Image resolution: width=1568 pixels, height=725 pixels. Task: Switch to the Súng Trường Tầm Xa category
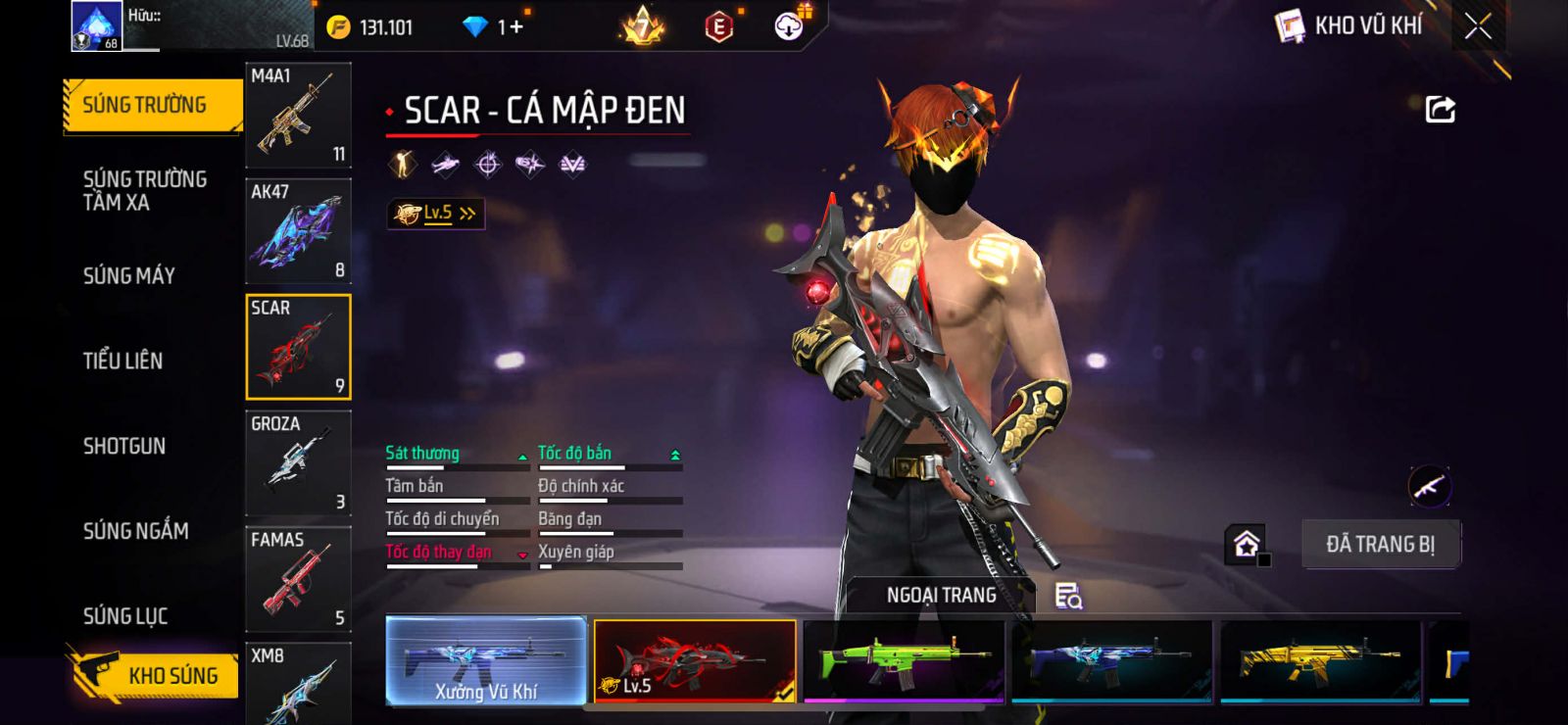pos(144,191)
